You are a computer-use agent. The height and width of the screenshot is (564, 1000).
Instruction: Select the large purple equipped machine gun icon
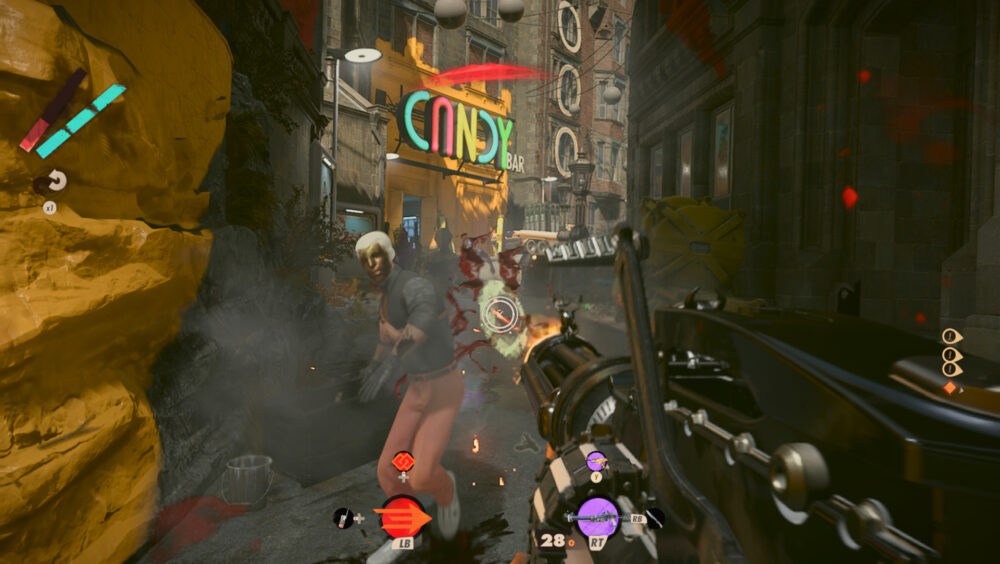click(x=598, y=518)
